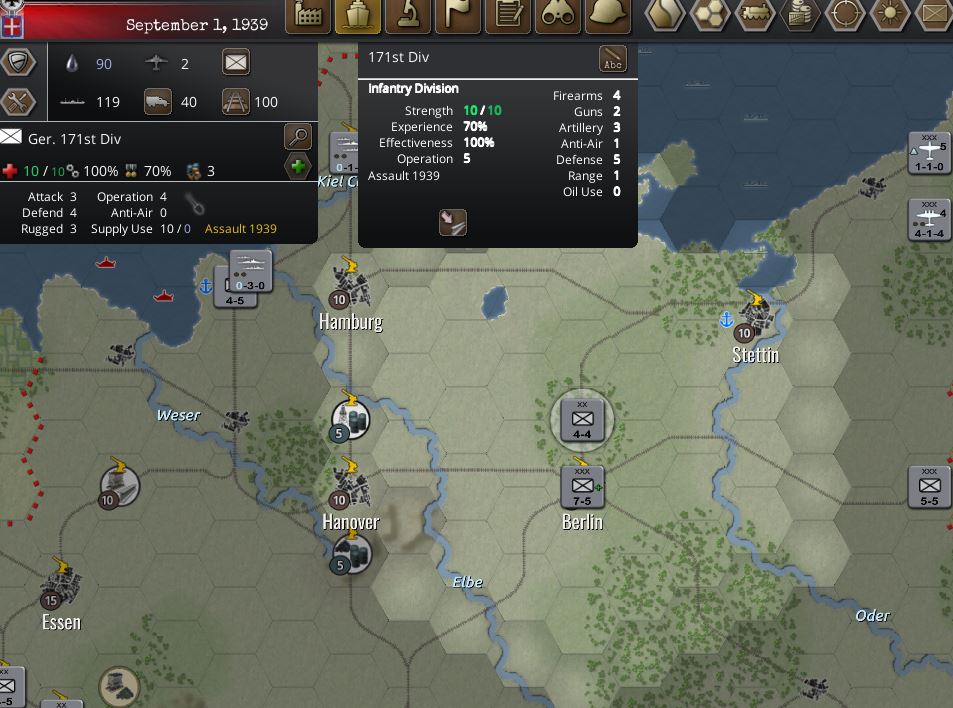Toggle the honeycomb hex grid overlay
This screenshot has height=708, width=953.
pyautogui.click(x=710, y=15)
